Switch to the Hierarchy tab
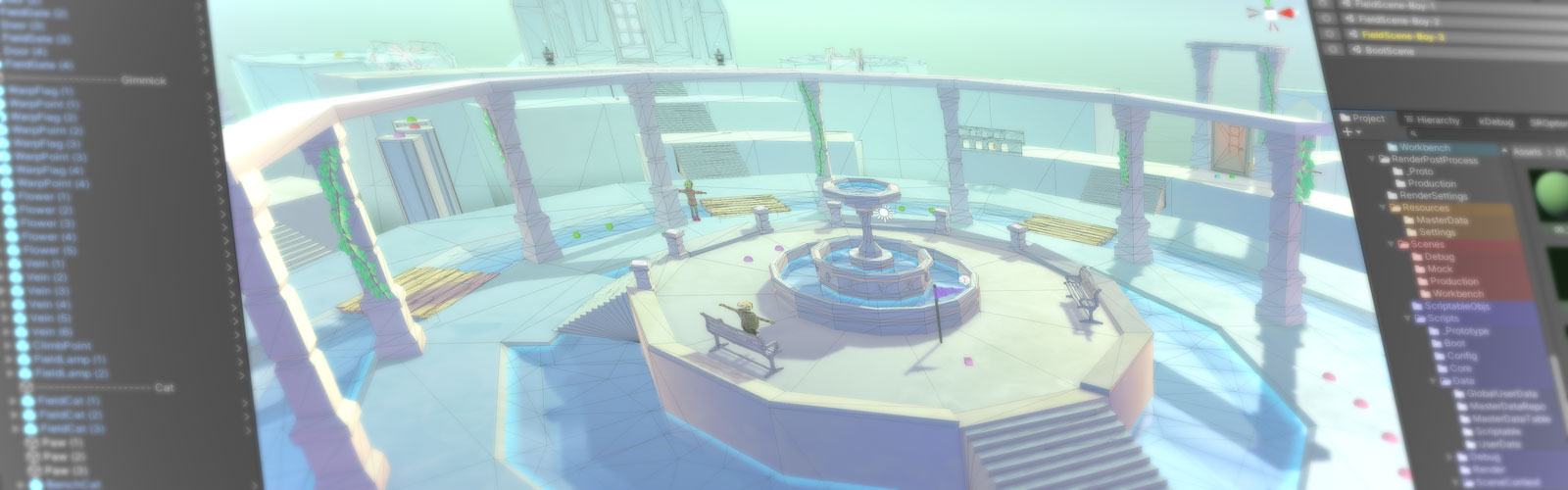The image size is (1568, 490). click(1439, 121)
